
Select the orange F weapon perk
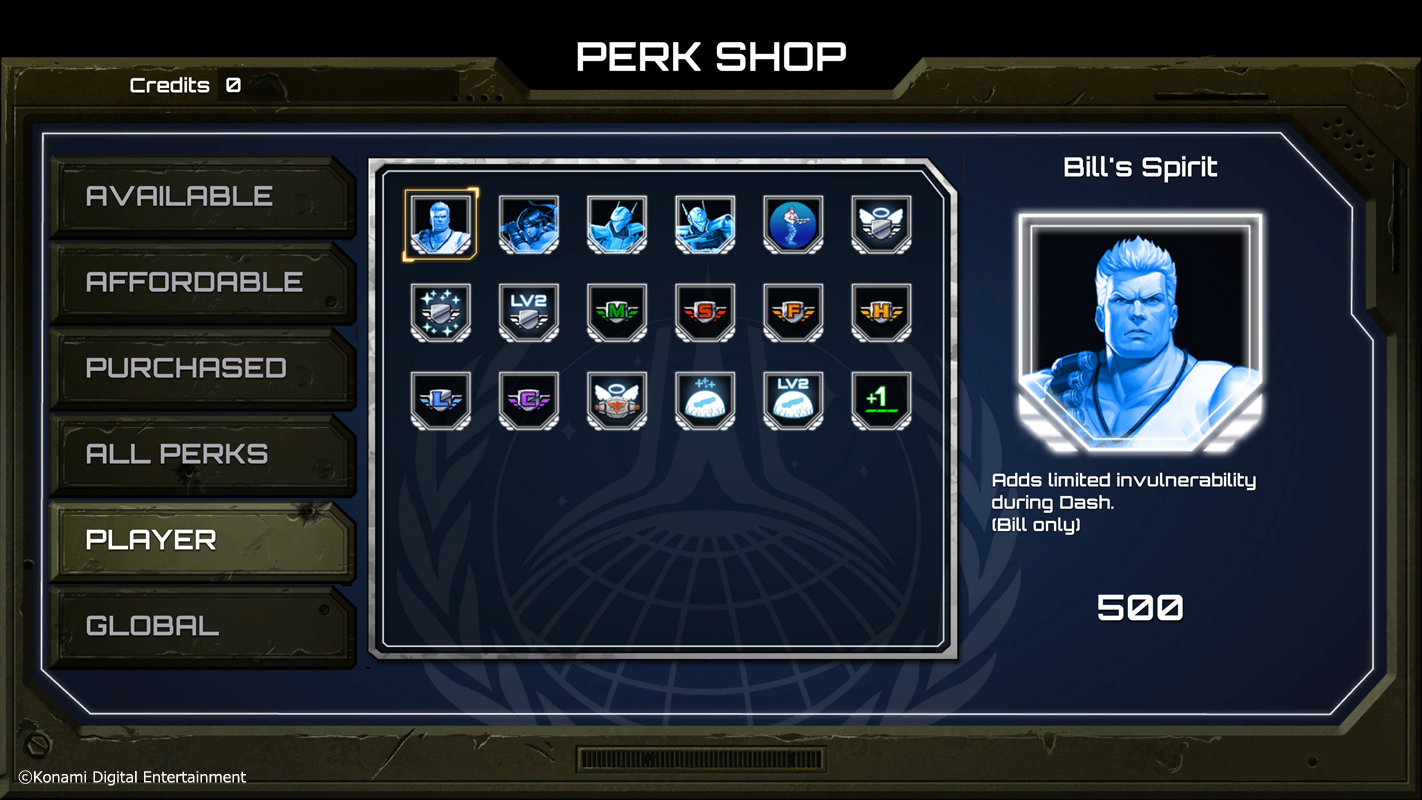click(x=793, y=312)
